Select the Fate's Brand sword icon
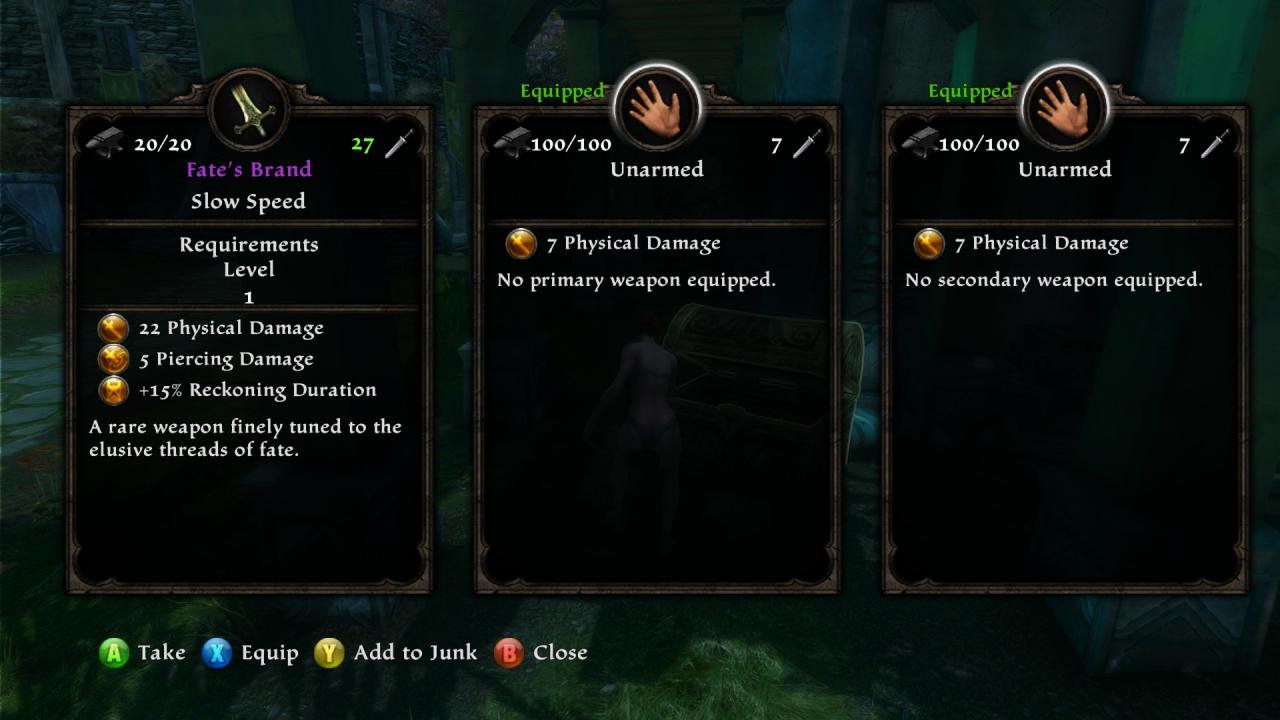 click(x=249, y=108)
